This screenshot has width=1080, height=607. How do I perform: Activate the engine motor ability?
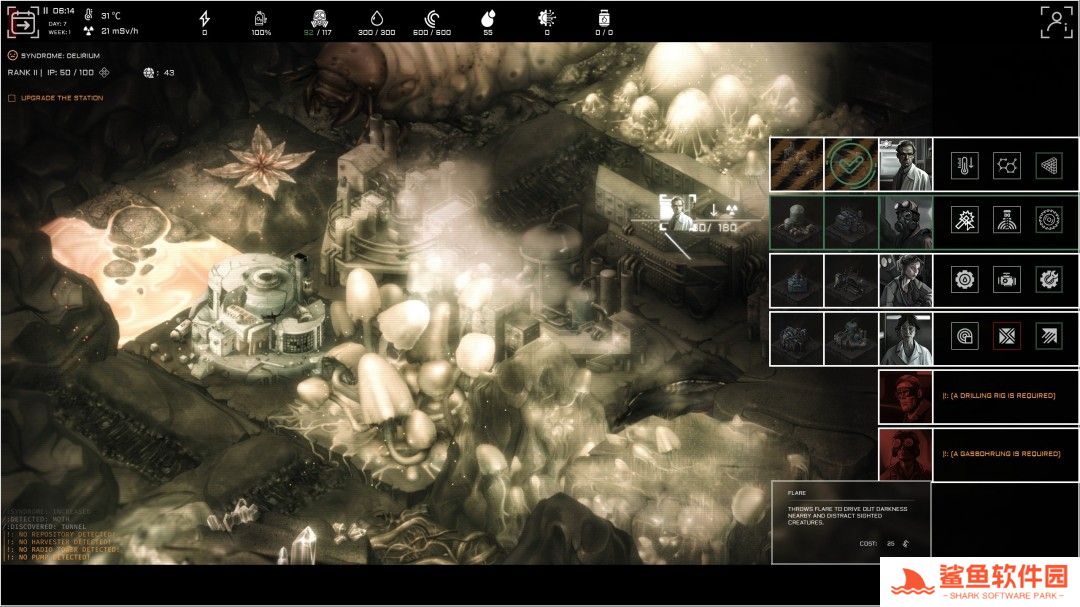pyautogui.click(x=1006, y=280)
